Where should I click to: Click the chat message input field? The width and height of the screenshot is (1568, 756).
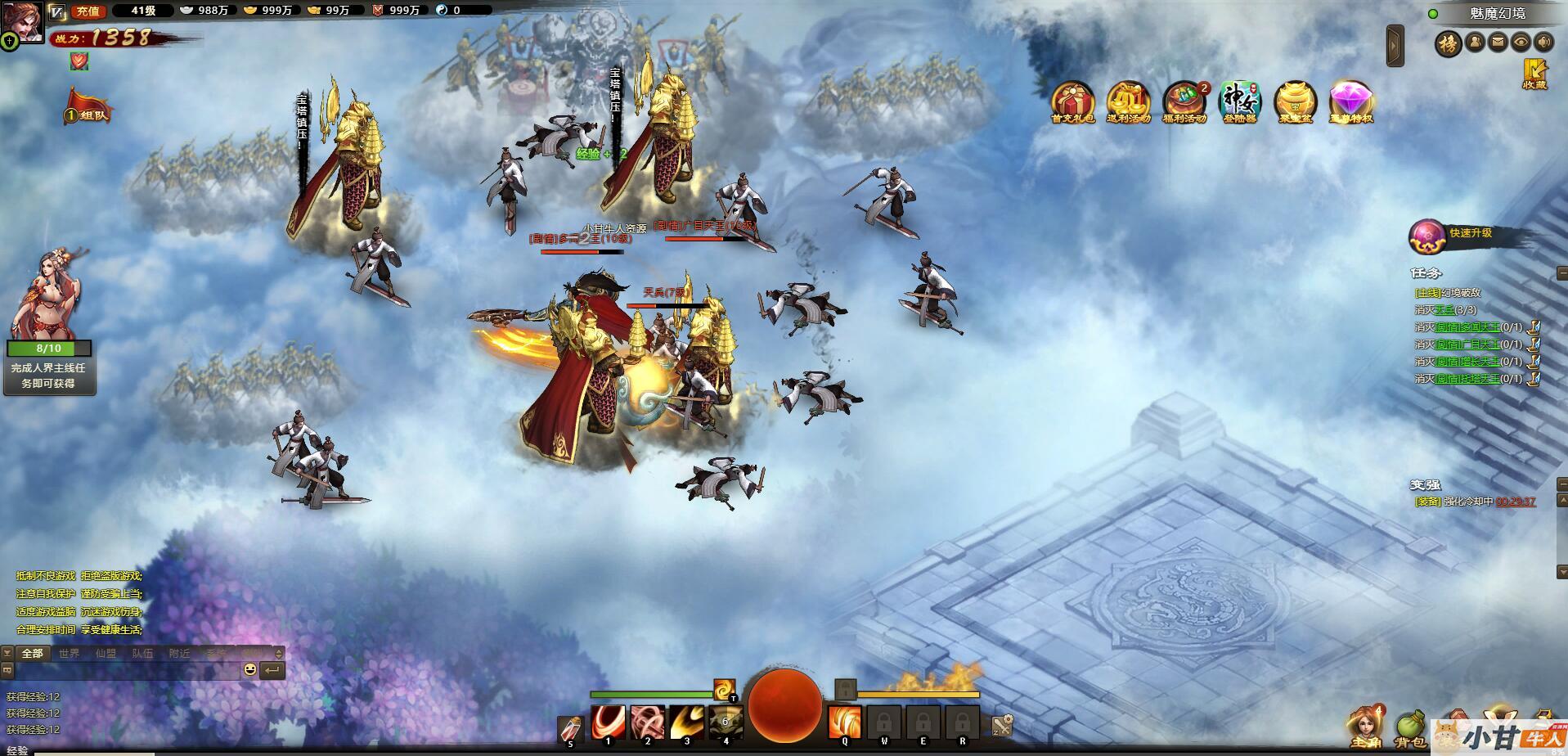(x=127, y=670)
